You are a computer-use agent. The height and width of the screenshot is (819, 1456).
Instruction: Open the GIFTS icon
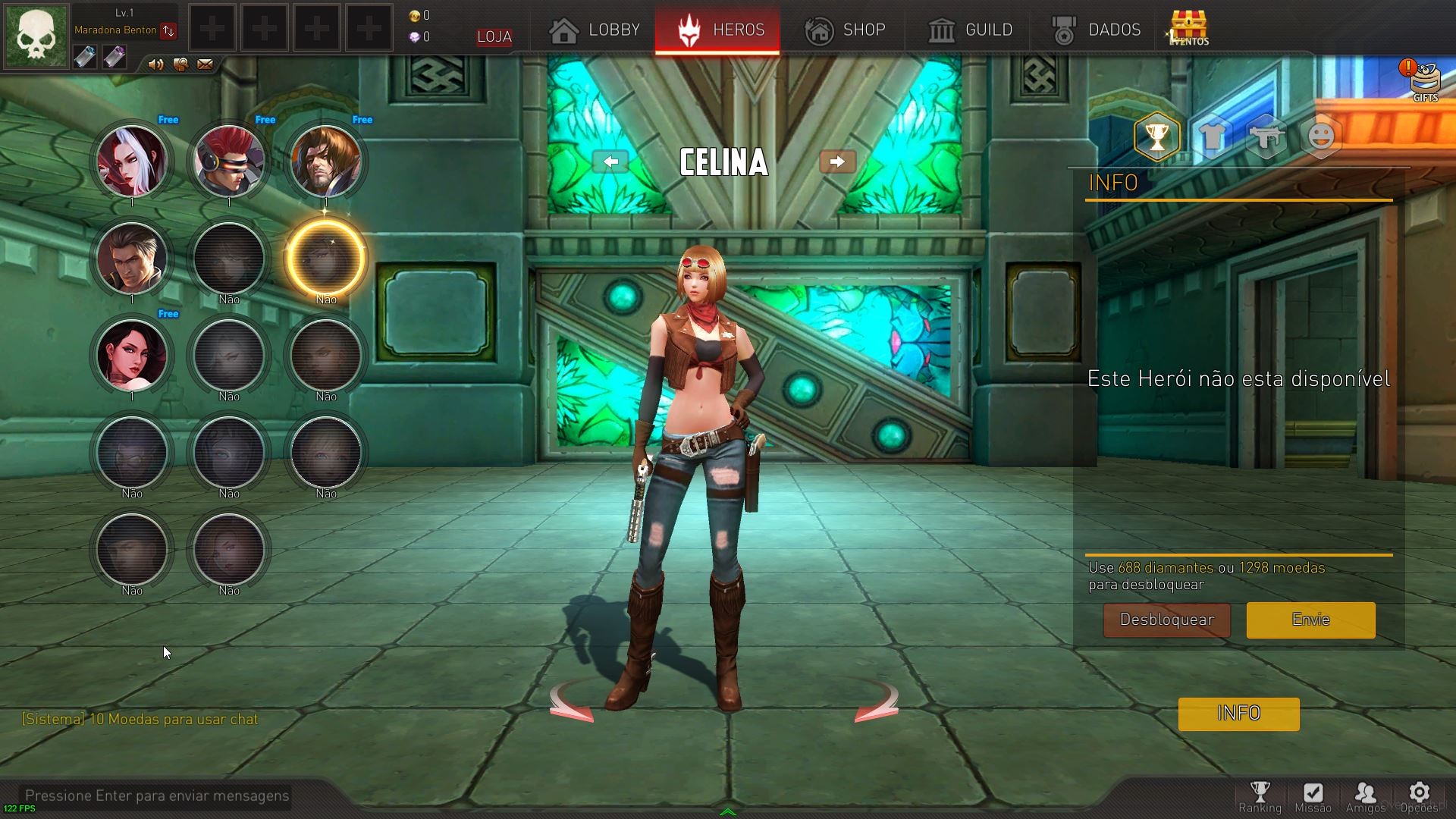click(x=1423, y=80)
